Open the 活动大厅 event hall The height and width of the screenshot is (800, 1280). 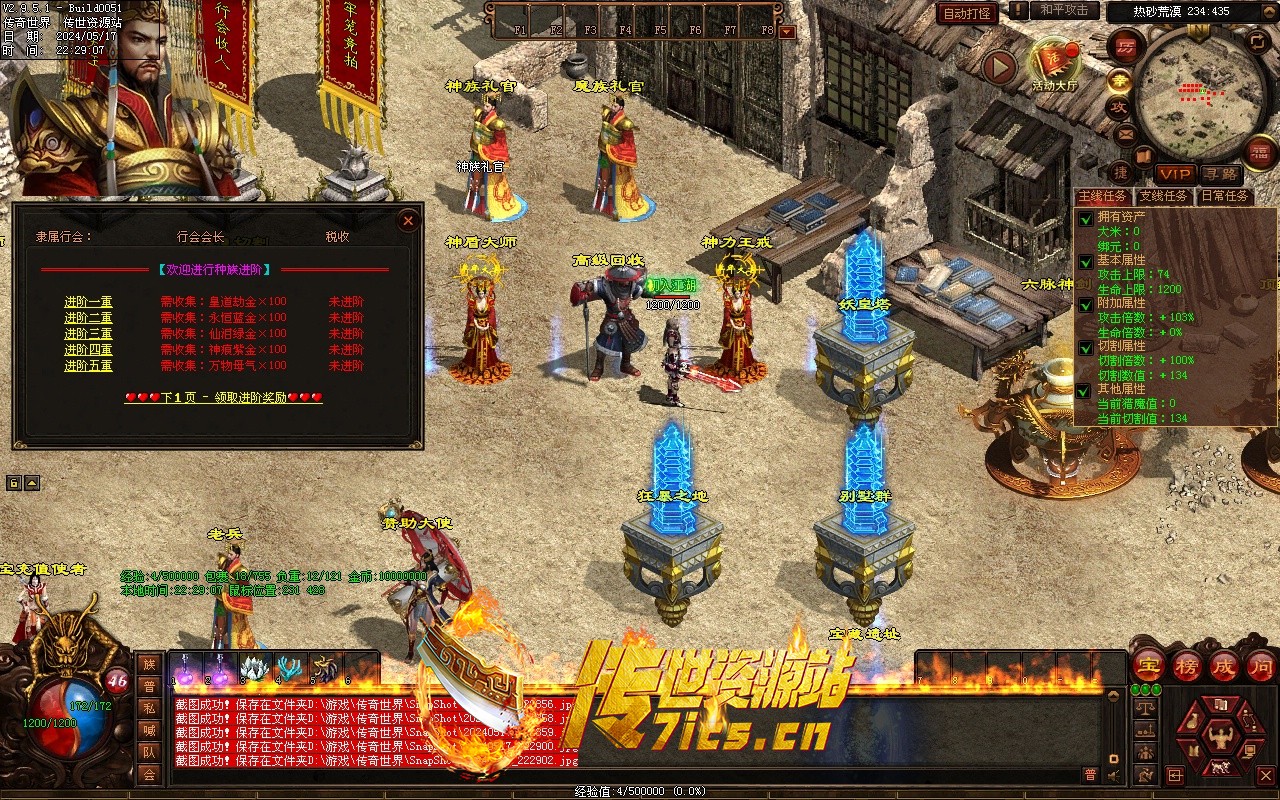pos(1054,64)
